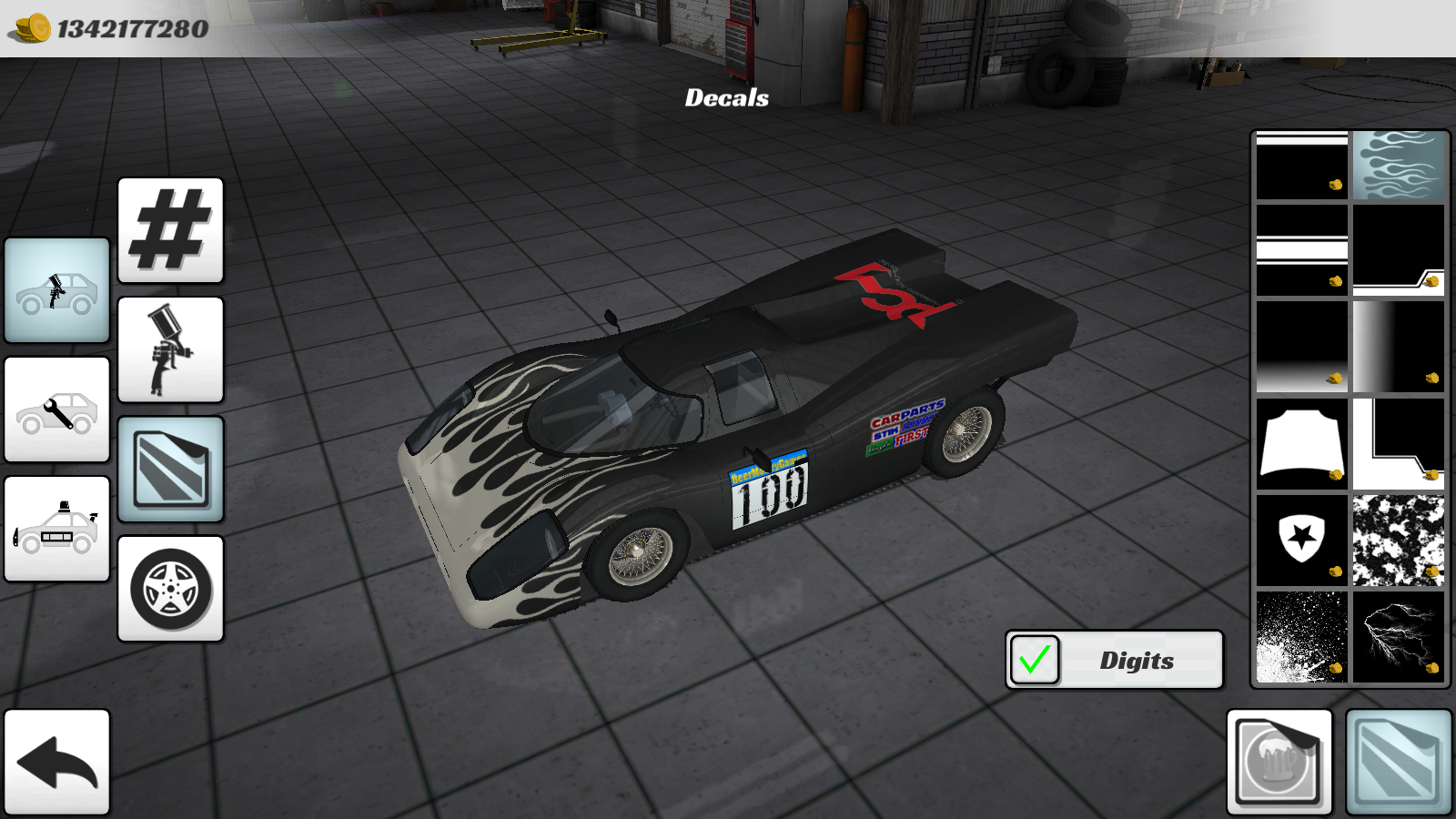The width and height of the screenshot is (1456, 819).
Task: Enable the flame decal option
Action: pyautogui.click(x=1400, y=166)
